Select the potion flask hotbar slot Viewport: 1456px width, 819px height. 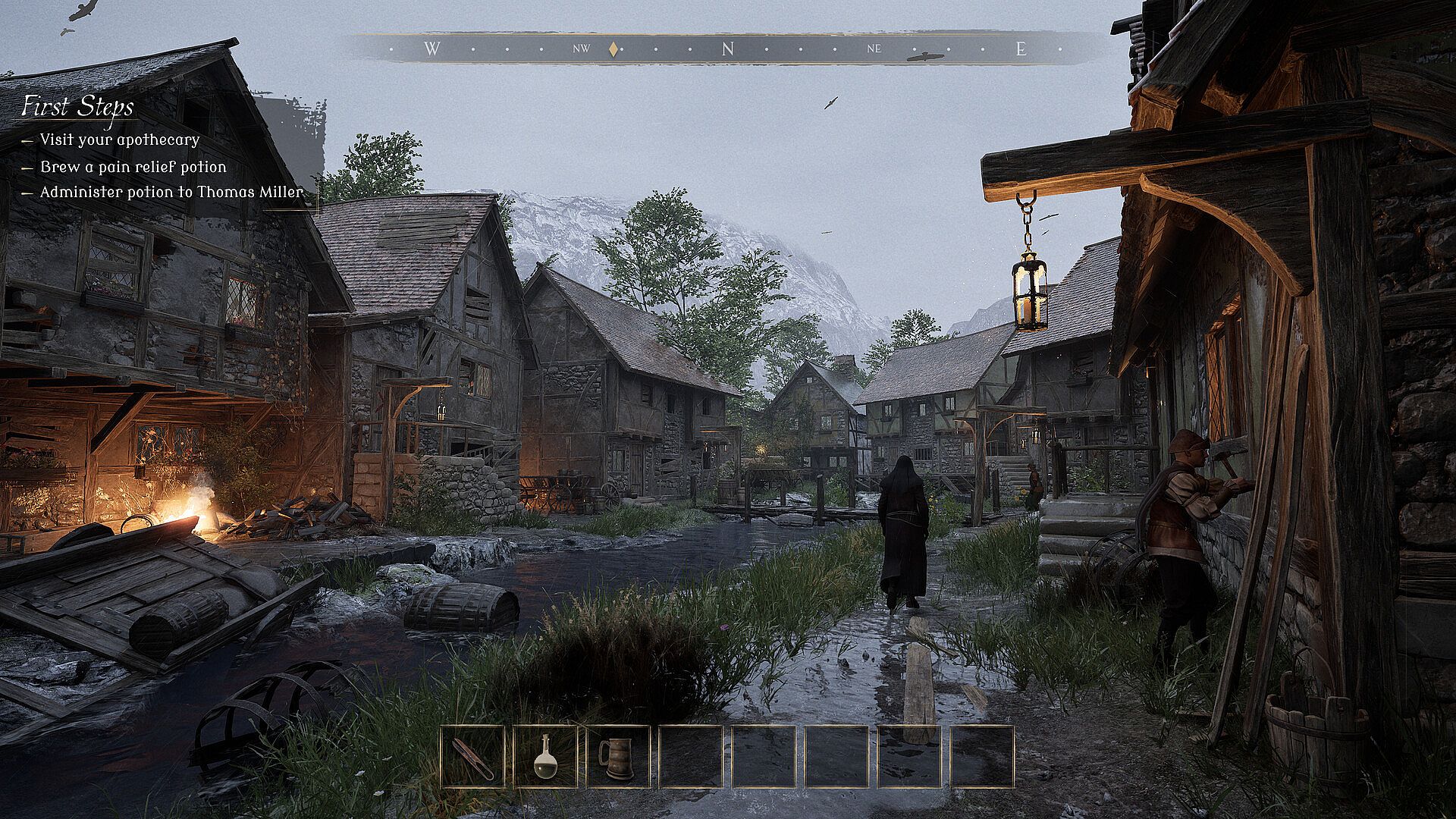coord(545,757)
